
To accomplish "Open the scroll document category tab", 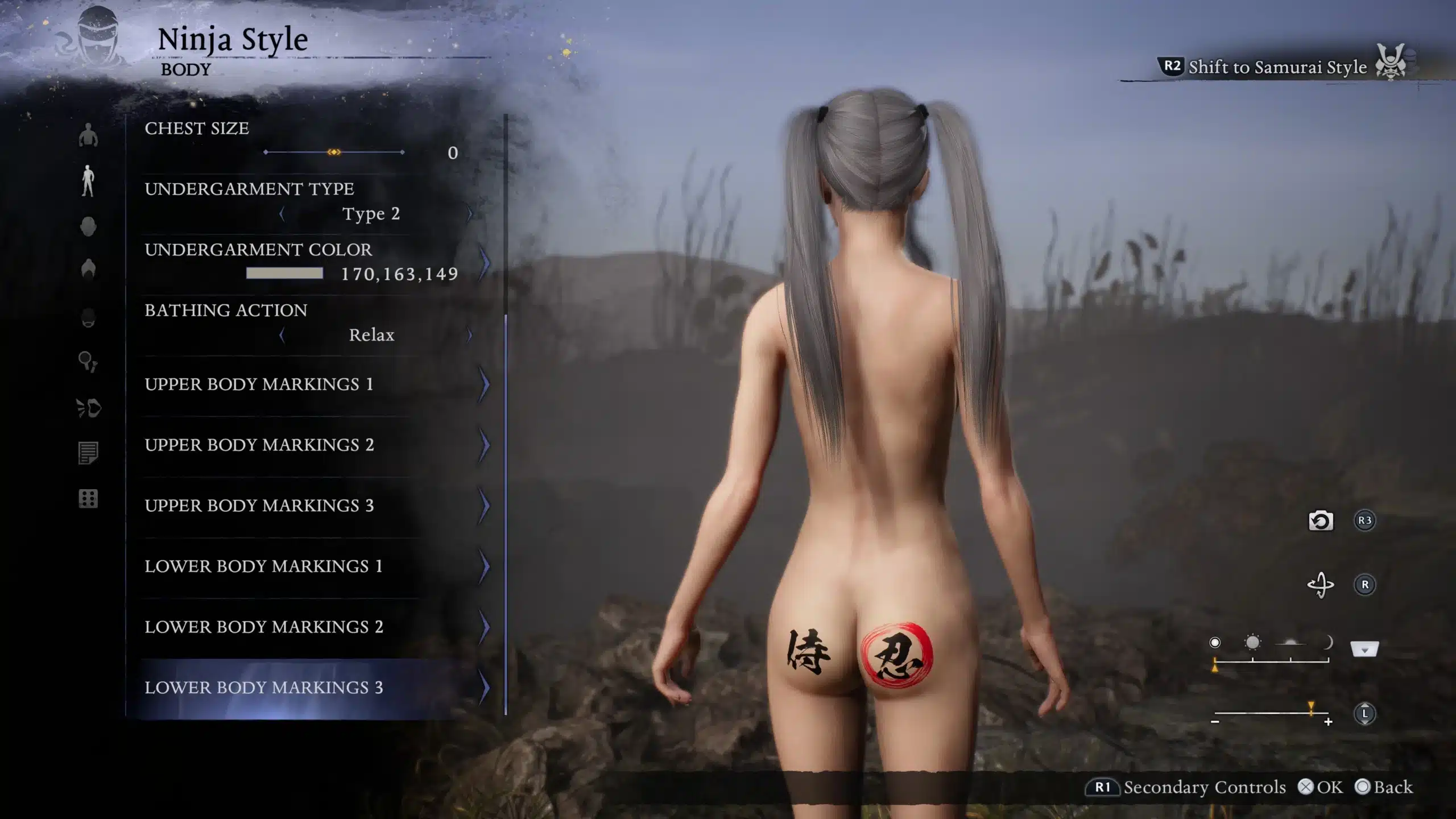I will (x=88, y=453).
